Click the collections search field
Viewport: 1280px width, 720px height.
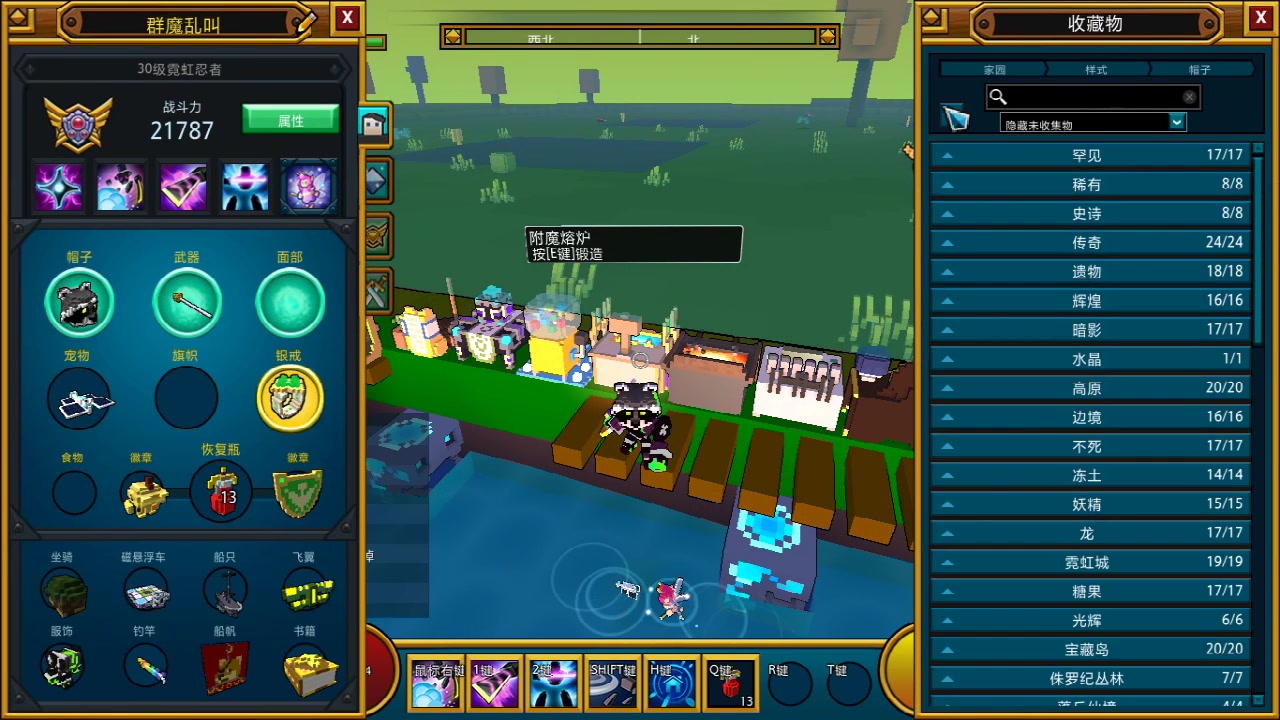pyautogui.click(x=1092, y=97)
